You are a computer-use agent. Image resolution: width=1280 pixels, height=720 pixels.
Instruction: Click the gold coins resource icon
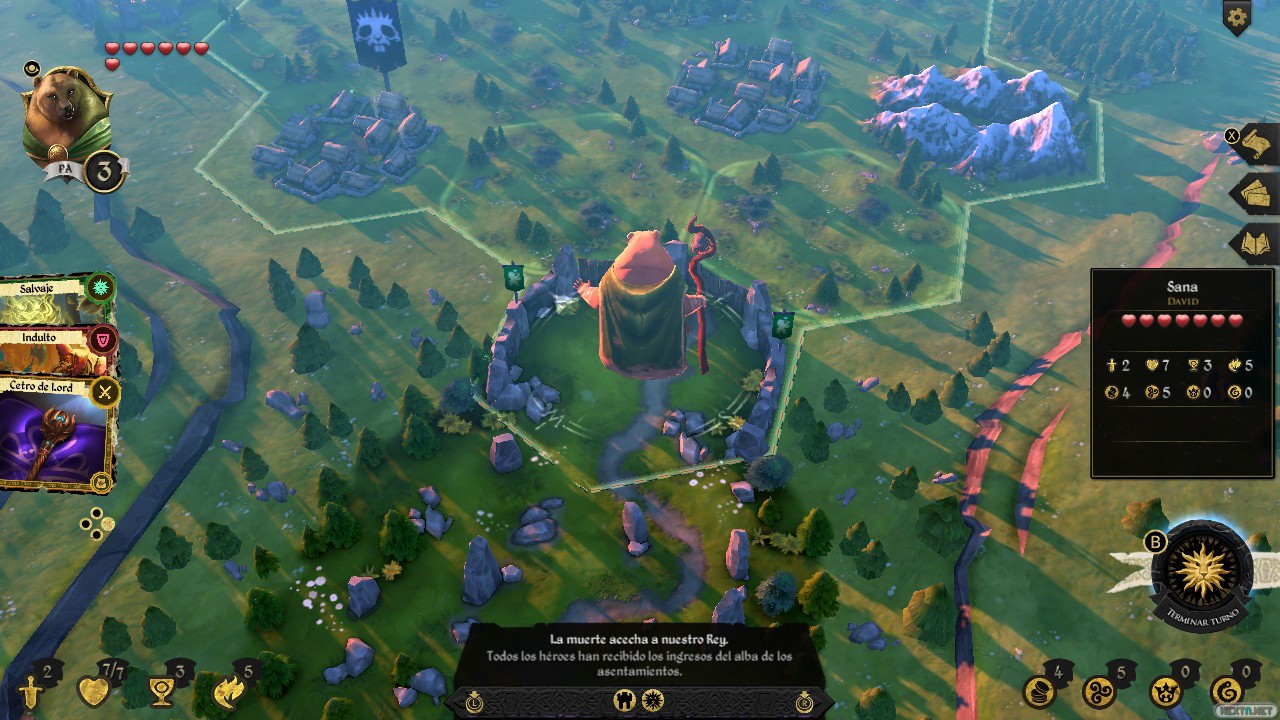(1038, 692)
